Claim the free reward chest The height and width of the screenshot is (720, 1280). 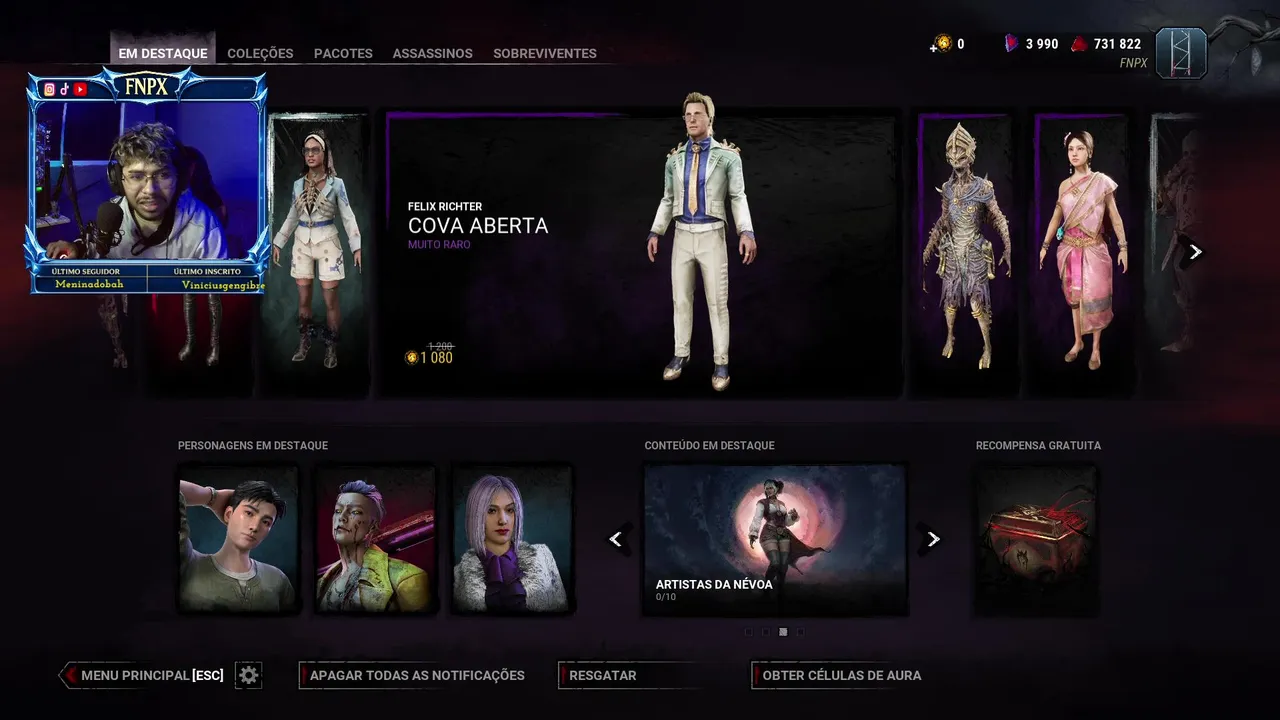[x=1036, y=538]
